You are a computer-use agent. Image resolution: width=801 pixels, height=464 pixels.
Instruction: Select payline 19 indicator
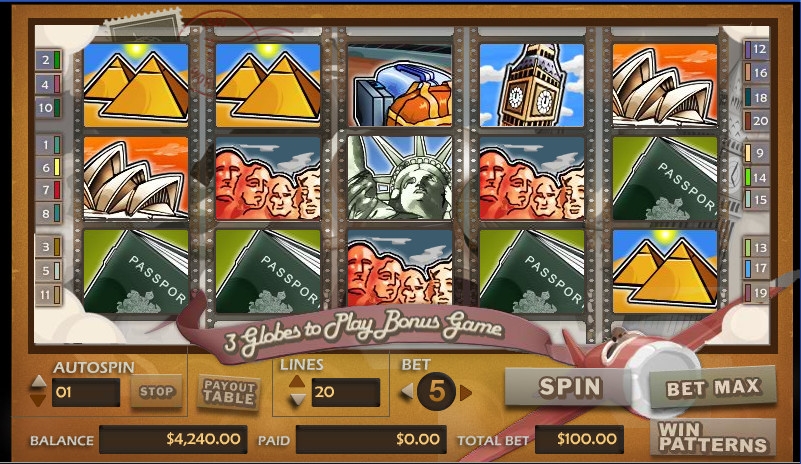(759, 293)
